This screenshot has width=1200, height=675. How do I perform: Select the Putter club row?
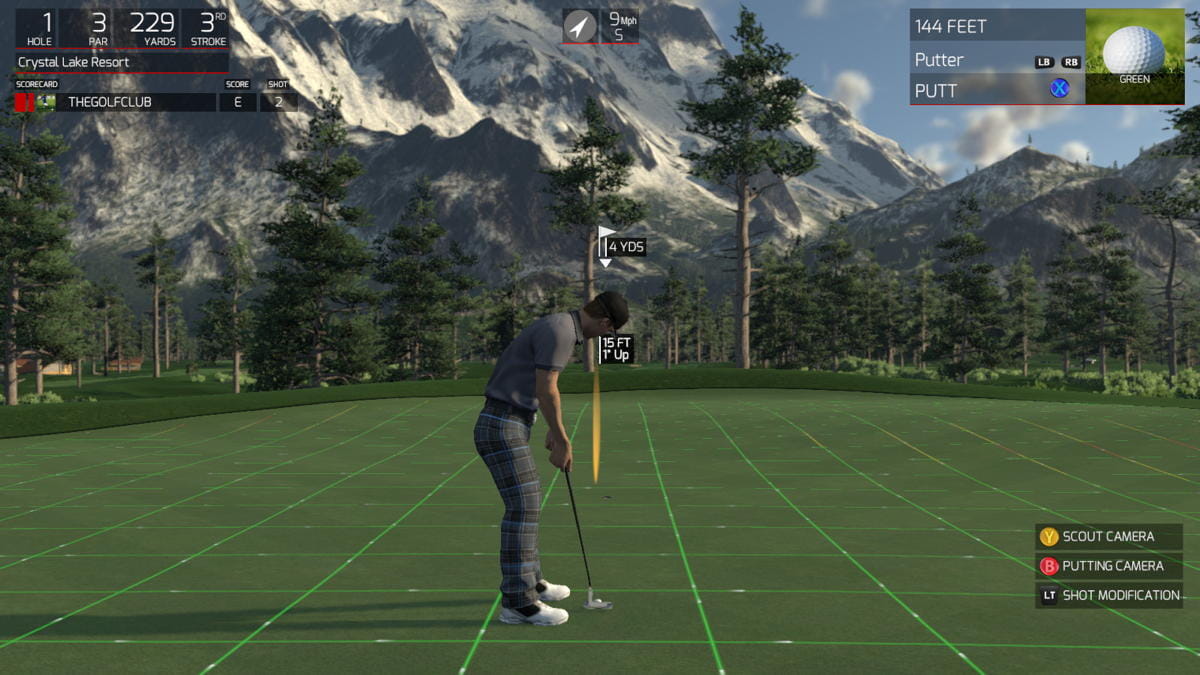[x=996, y=60]
